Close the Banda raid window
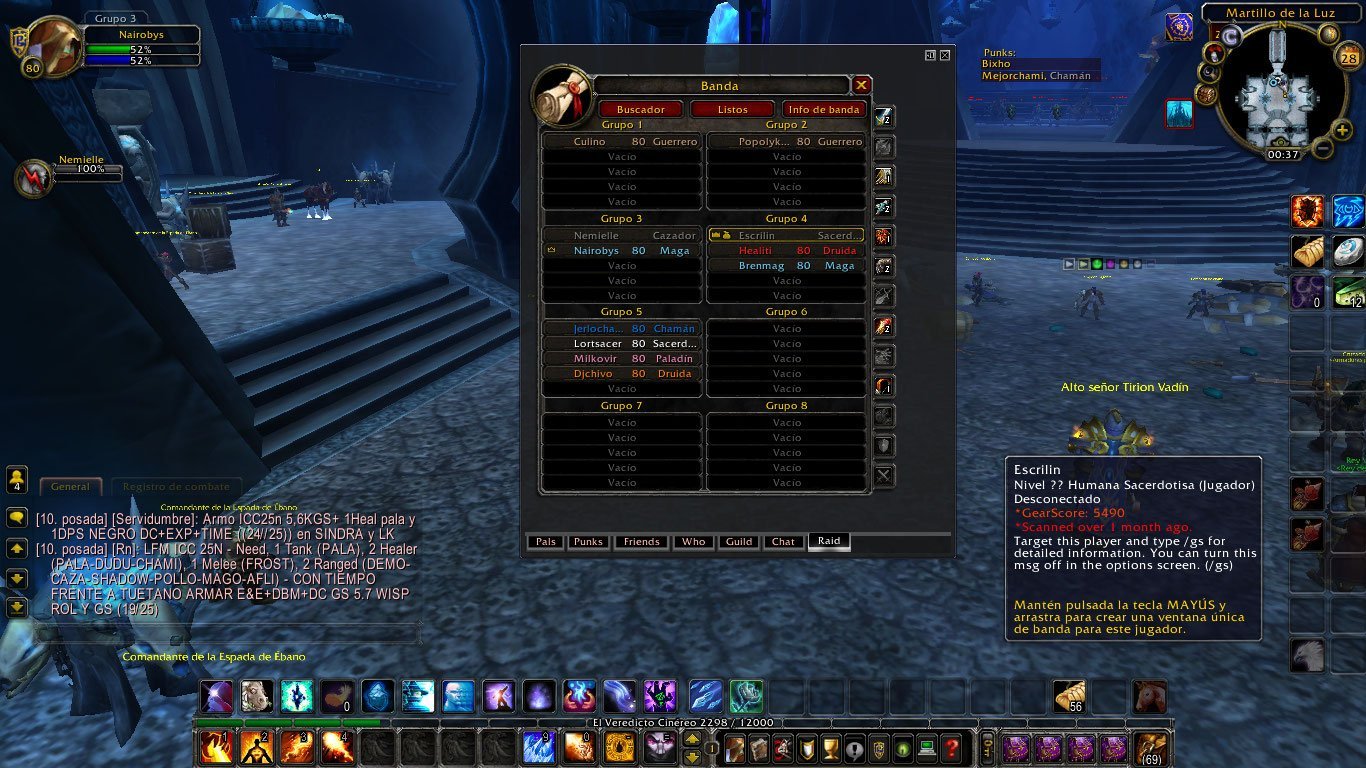 (x=861, y=85)
